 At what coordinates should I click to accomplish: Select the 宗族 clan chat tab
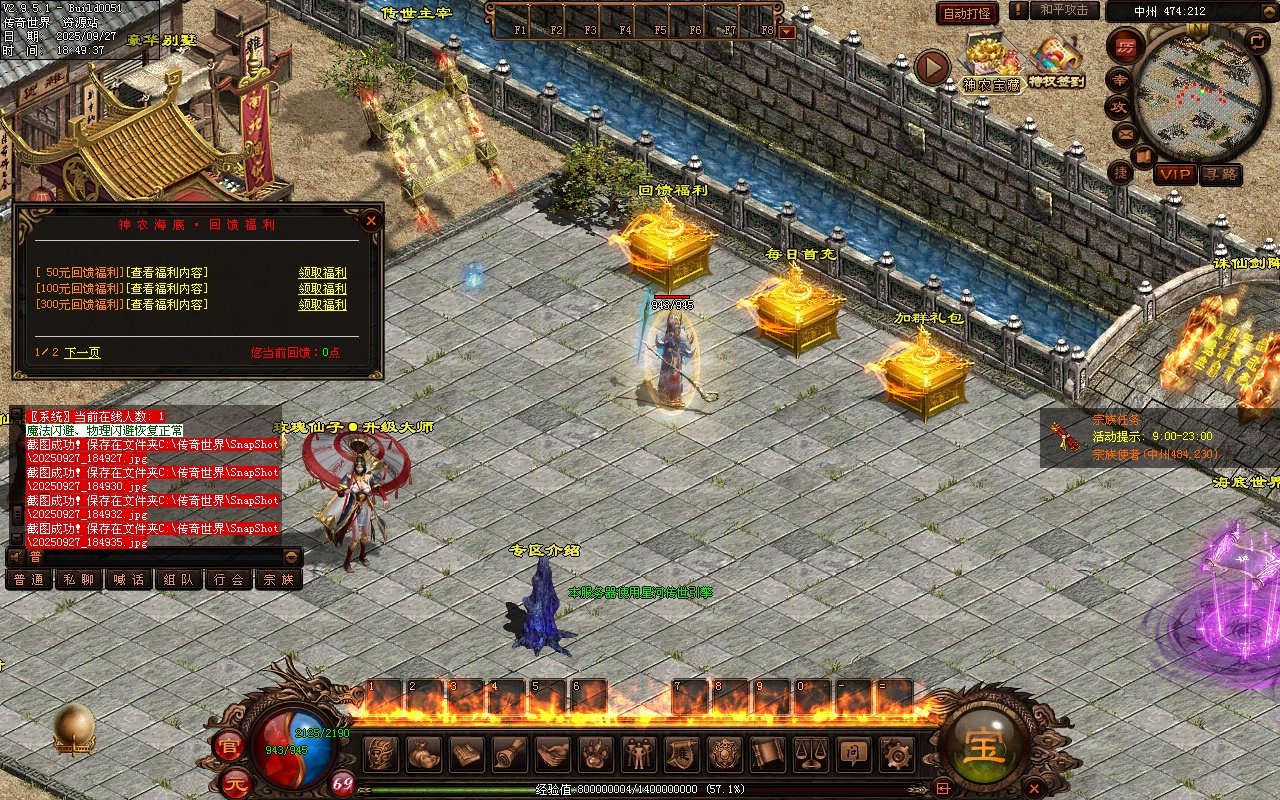click(x=278, y=579)
